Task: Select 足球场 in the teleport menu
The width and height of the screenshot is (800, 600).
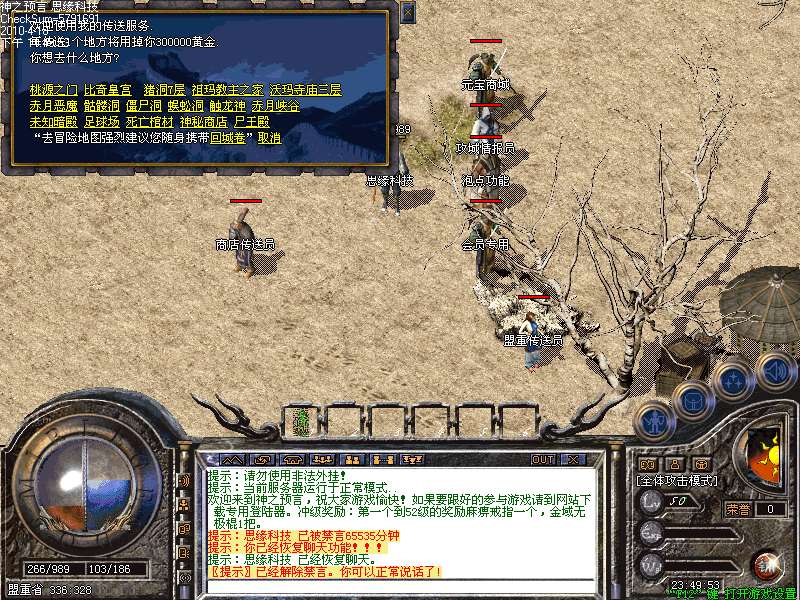Action: [x=103, y=122]
